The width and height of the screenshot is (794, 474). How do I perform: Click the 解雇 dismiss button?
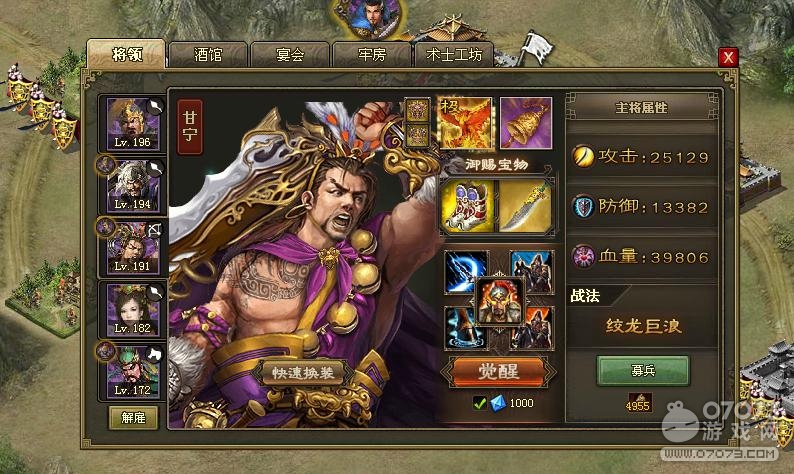point(132,417)
